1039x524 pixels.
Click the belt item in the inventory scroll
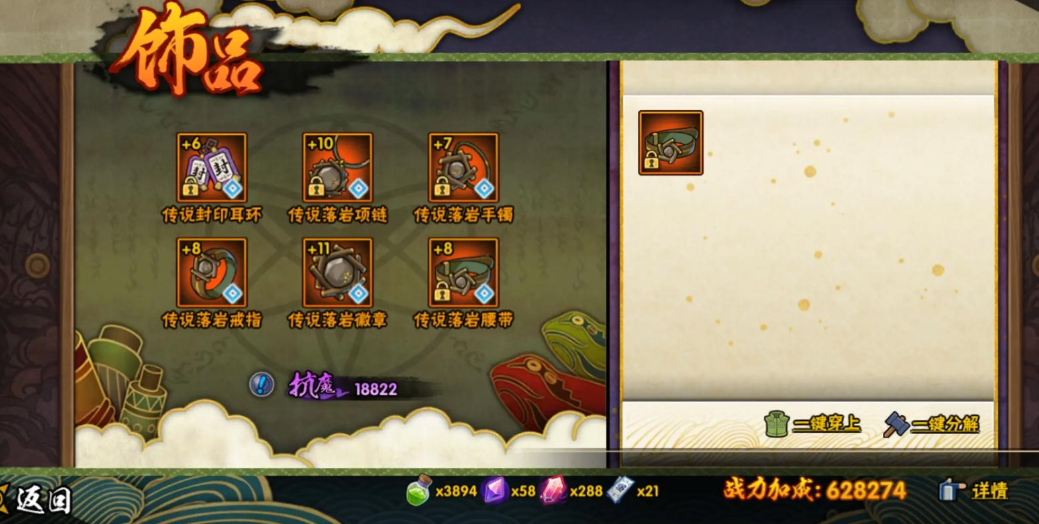click(x=671, y=143)
